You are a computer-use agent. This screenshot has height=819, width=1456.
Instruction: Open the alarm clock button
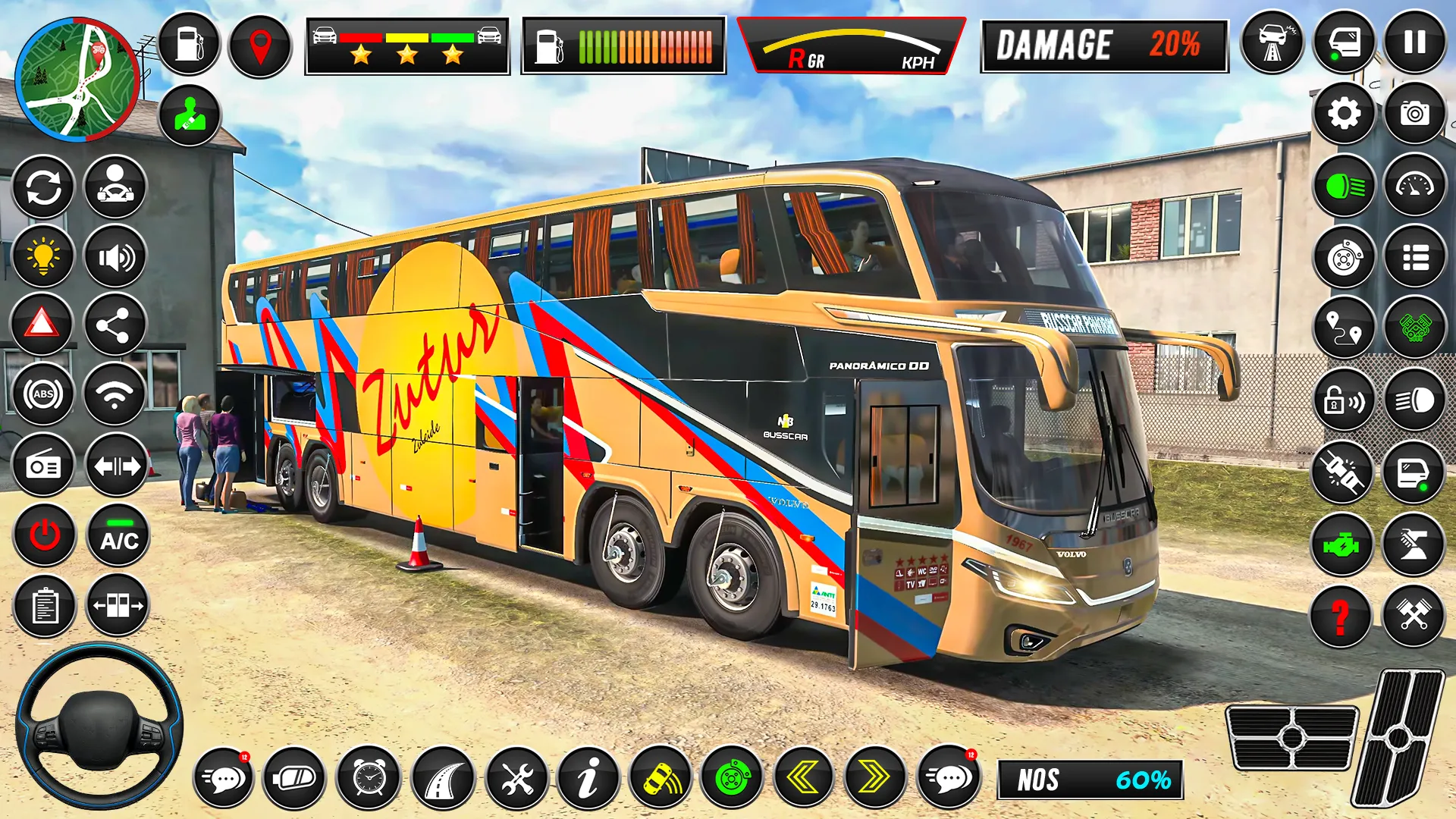(369, 778)
